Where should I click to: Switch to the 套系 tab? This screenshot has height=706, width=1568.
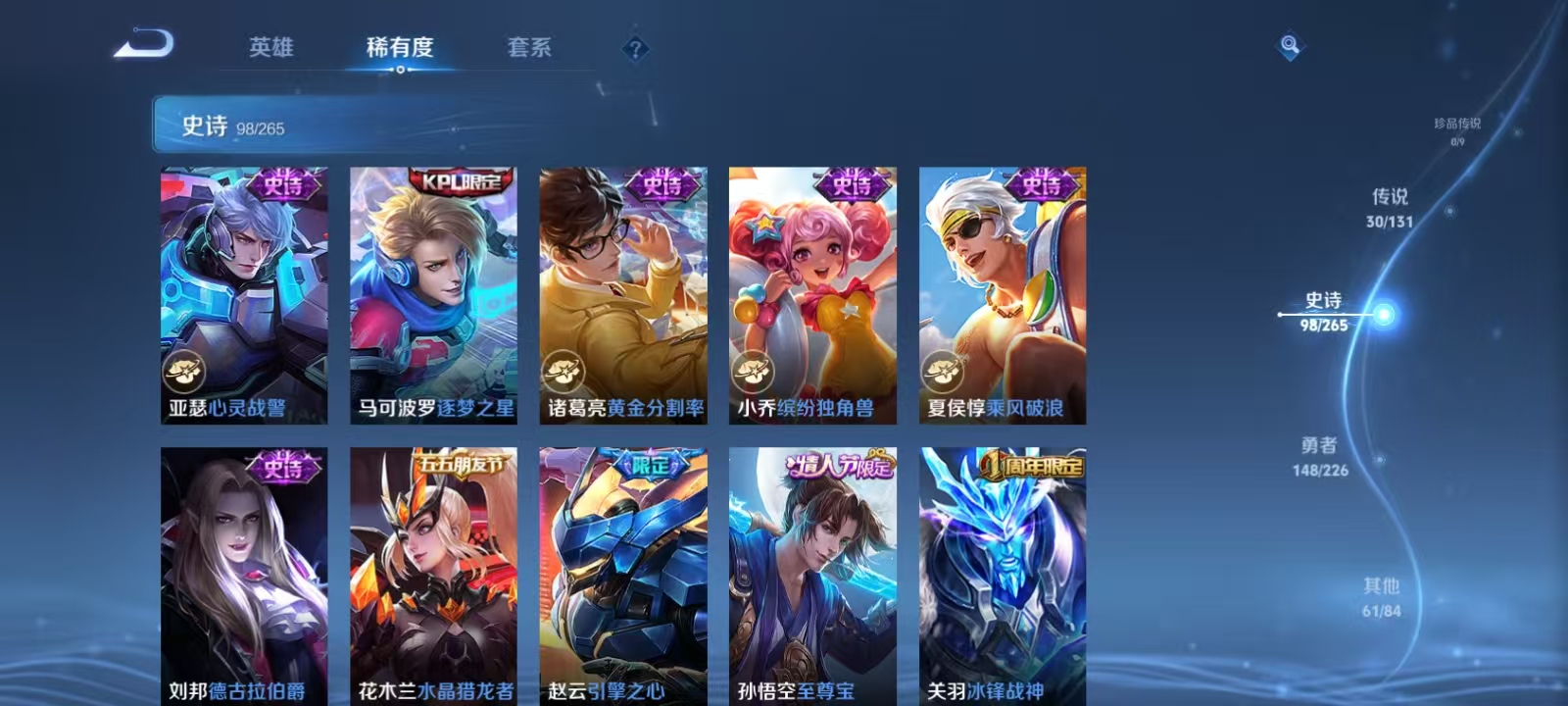(x=530, y=46)
